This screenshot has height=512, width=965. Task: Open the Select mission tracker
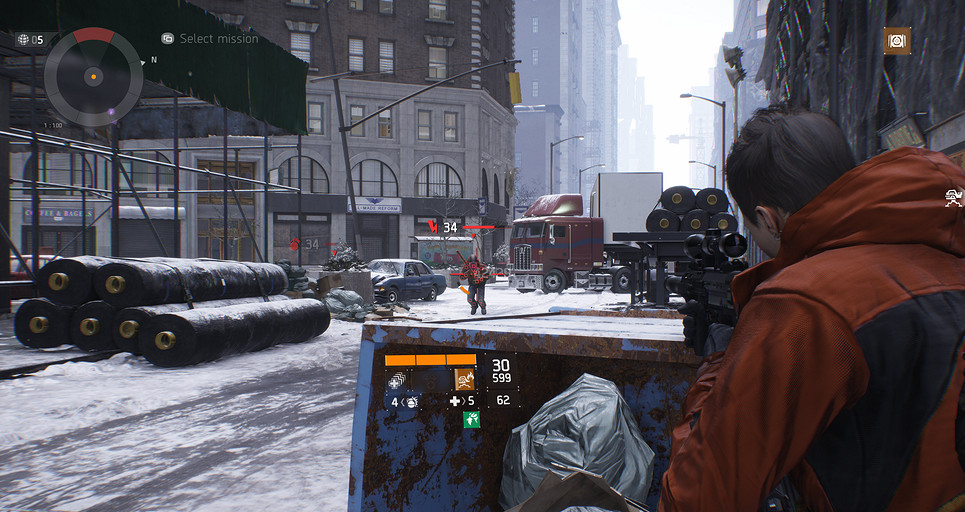(x=210, y=39)
